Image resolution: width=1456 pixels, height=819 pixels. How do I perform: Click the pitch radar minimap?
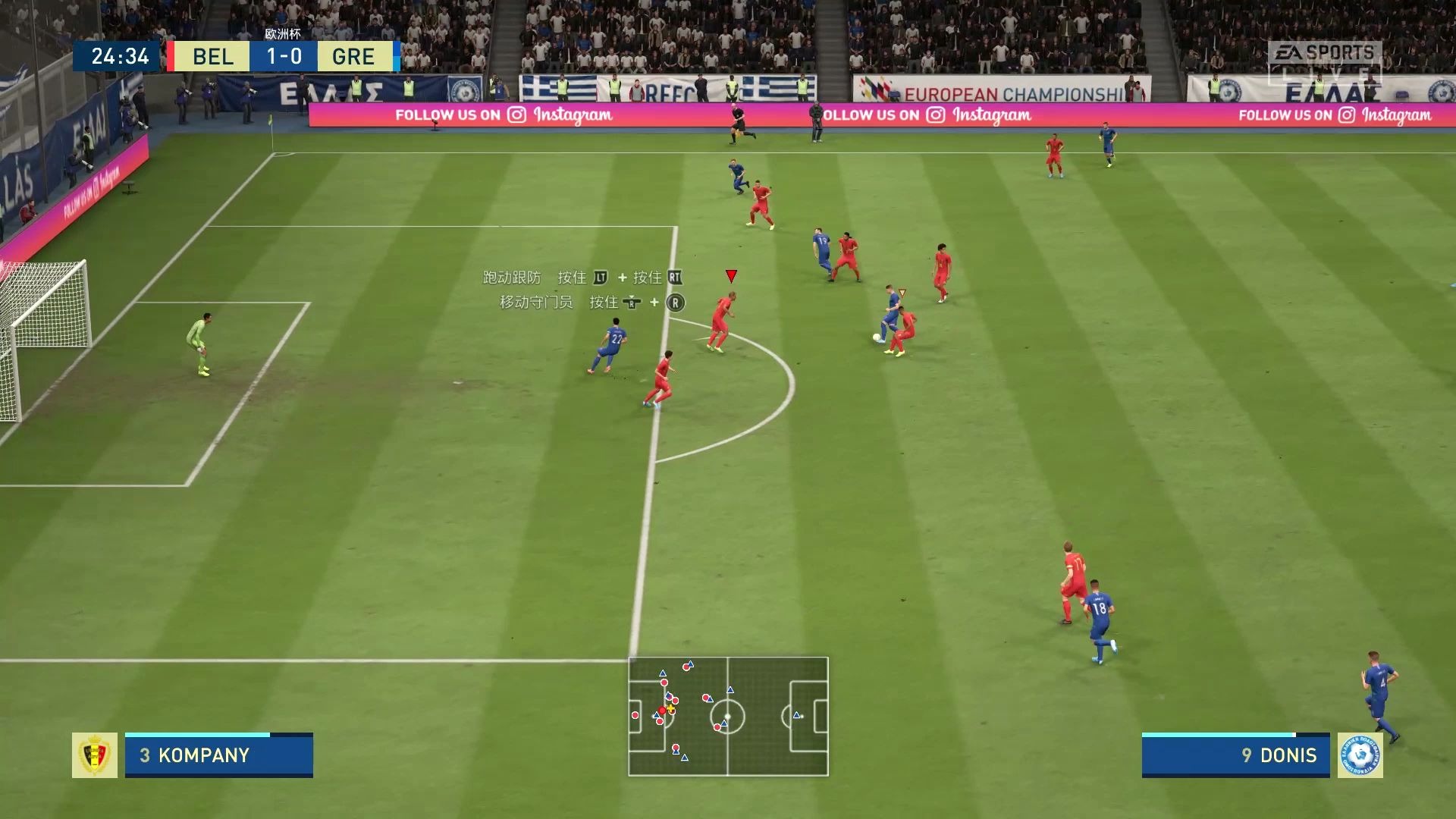point(728,717)
